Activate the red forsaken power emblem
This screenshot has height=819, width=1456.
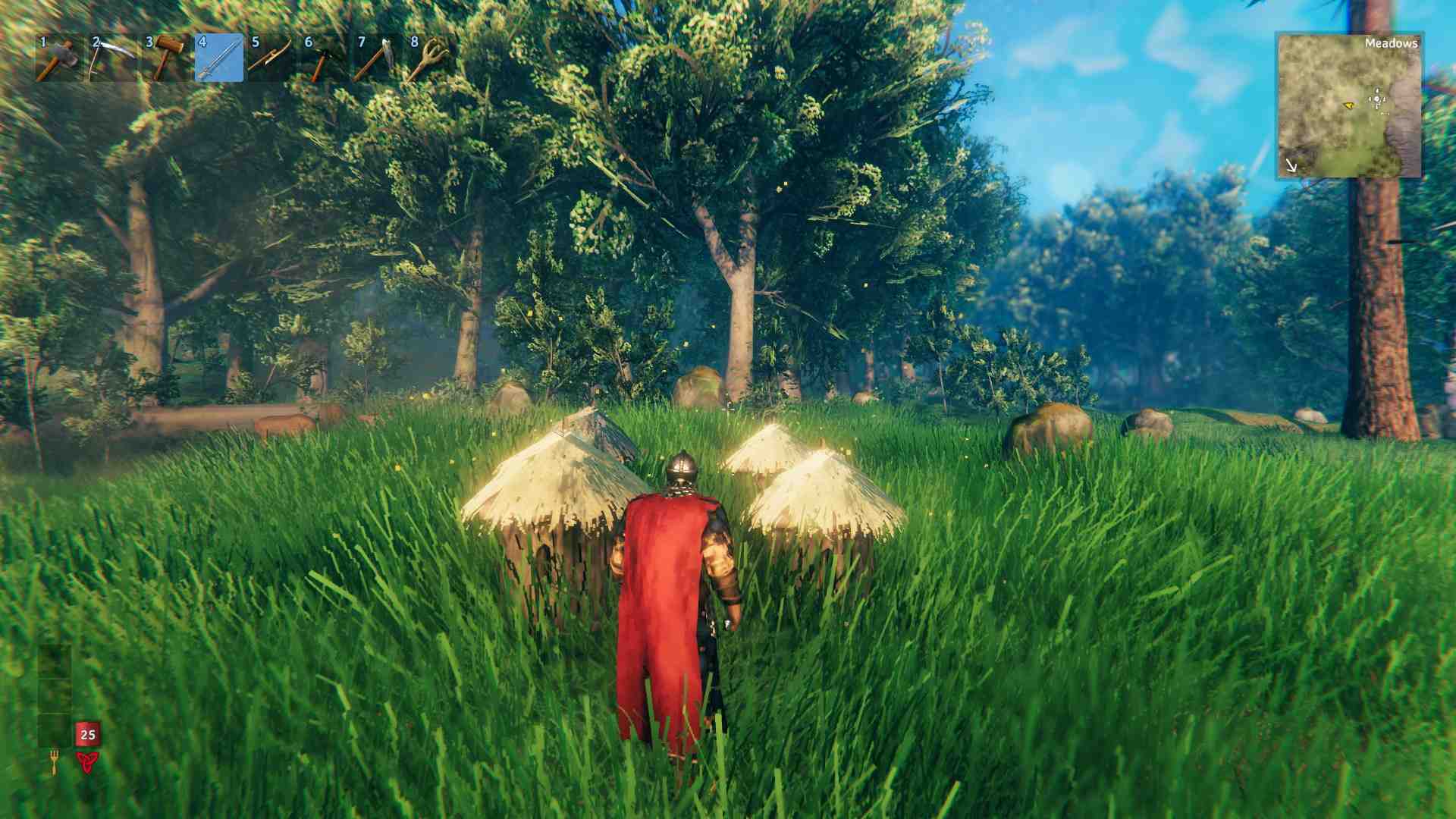click(88, 761)
